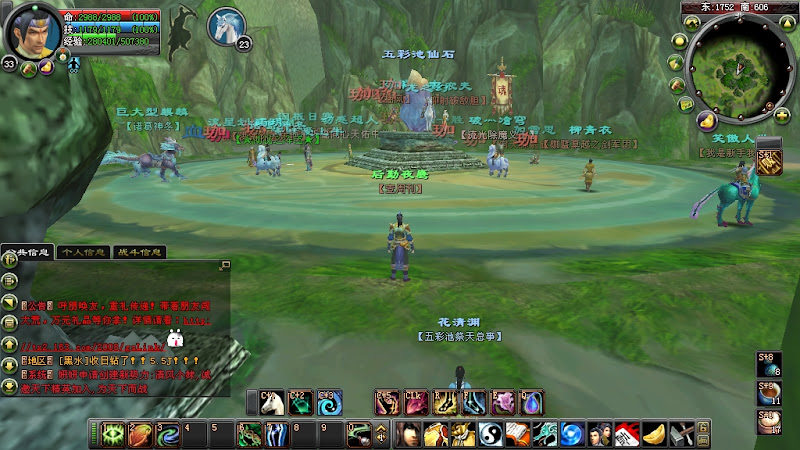Select the blue orb icon in bottom toolbar
Viewport: 800px width, 450px height.
click(571, 435)
